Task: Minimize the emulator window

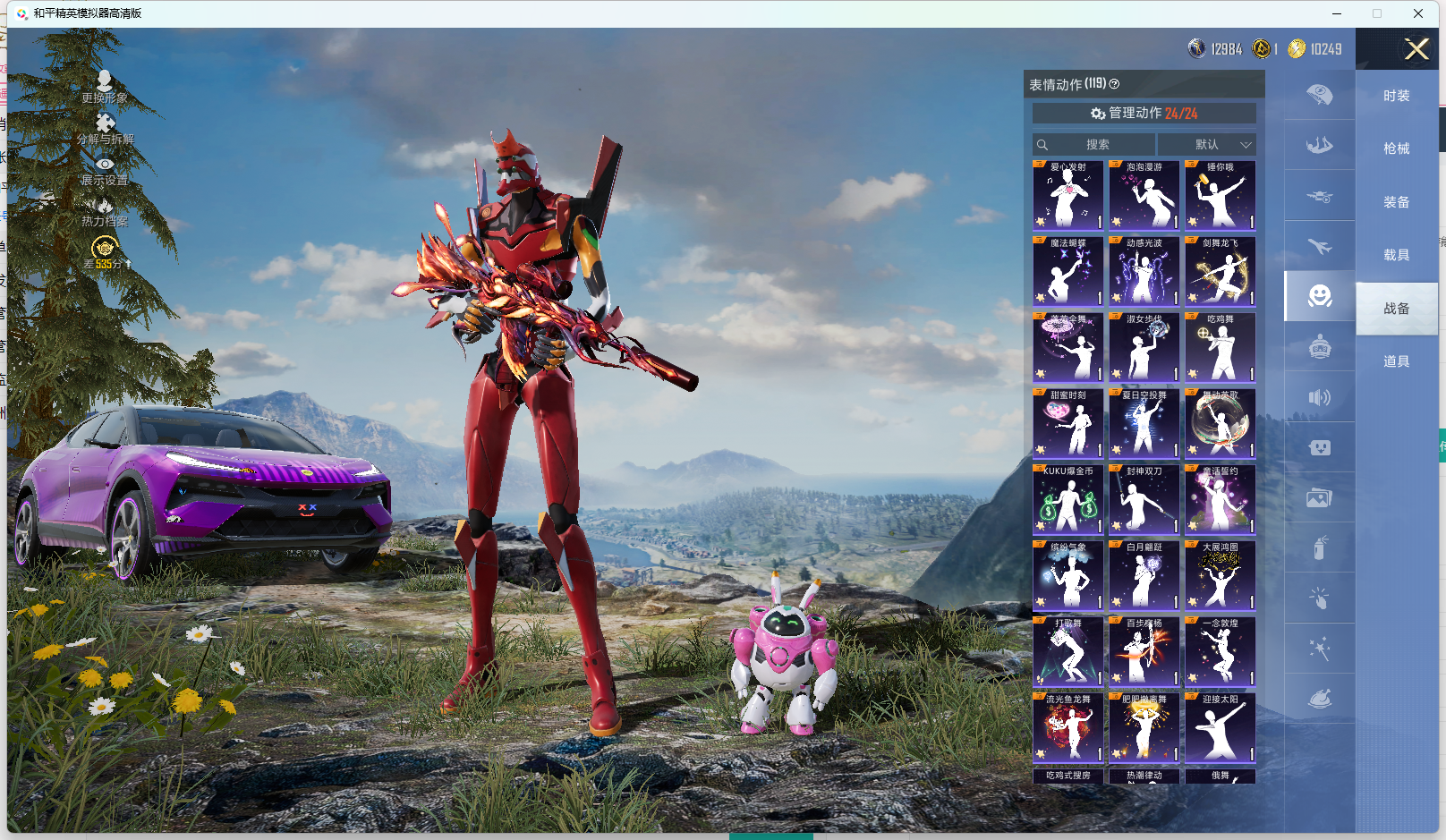Action: [1336, 13]
